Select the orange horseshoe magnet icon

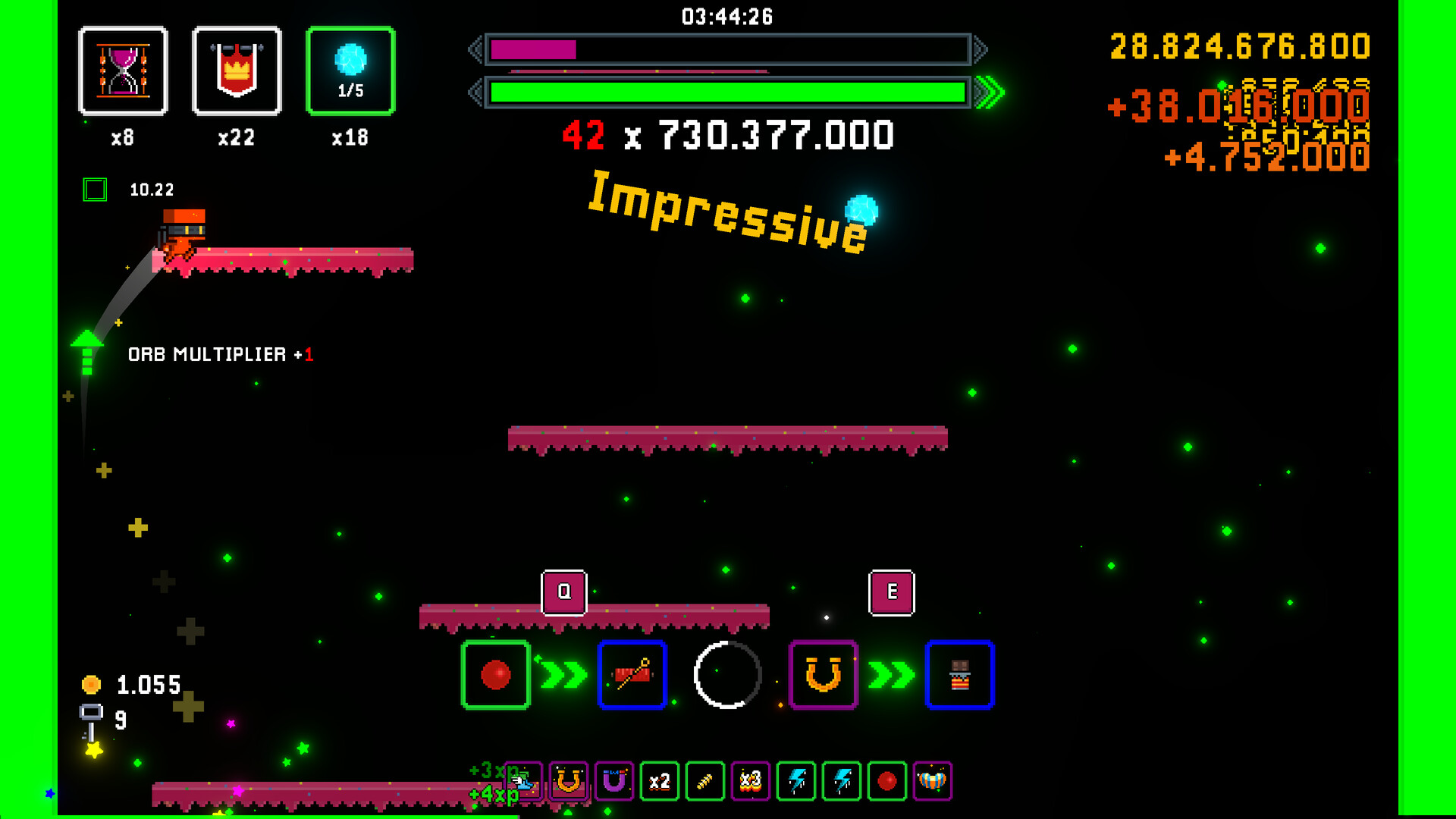(823, 675)
